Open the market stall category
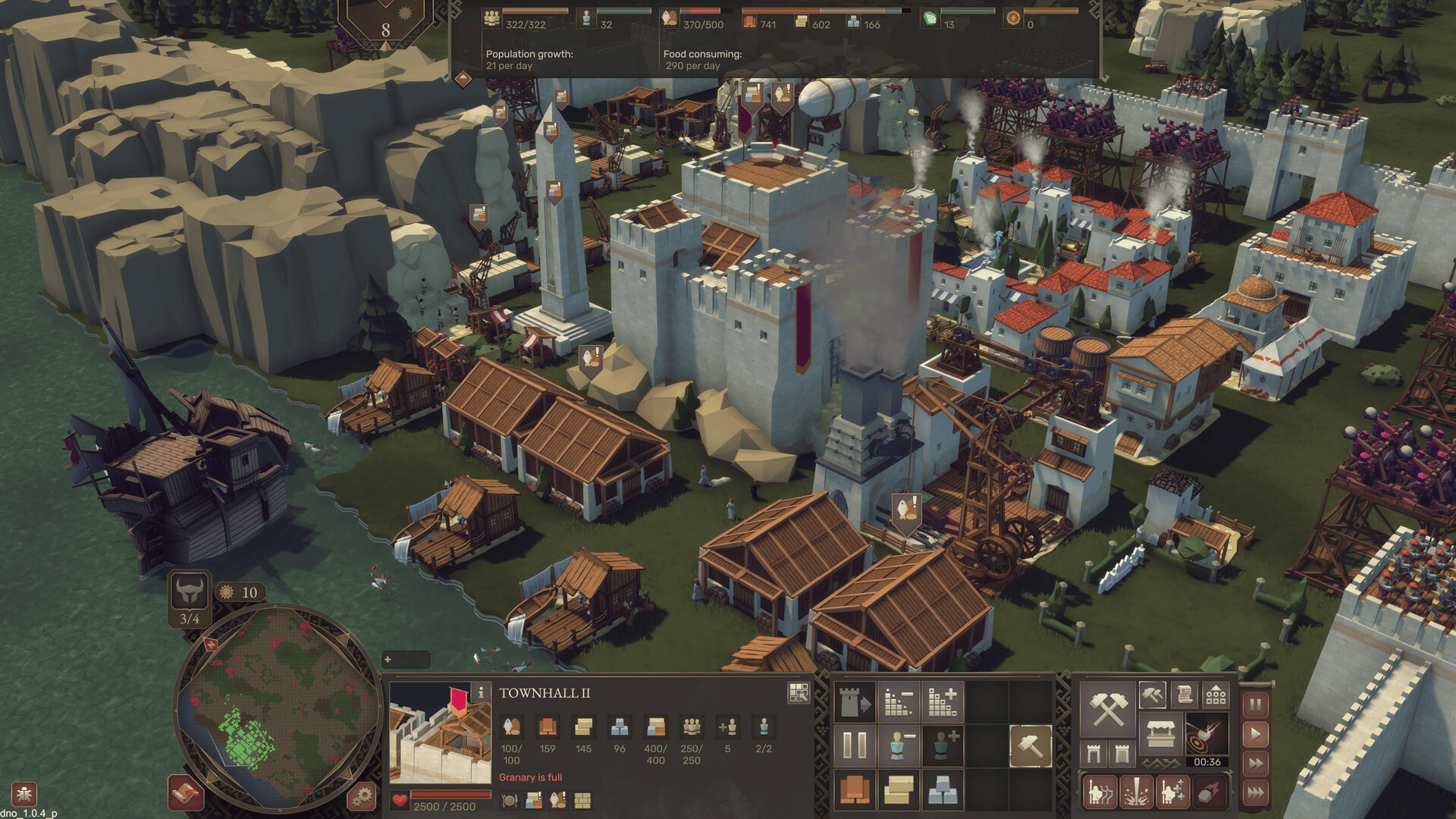 [x=1160, y=733]
